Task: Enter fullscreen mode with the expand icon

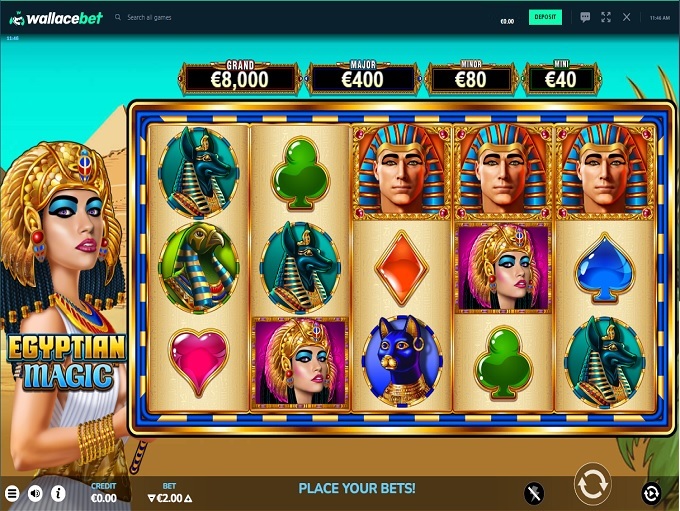Action: point(606,17)
